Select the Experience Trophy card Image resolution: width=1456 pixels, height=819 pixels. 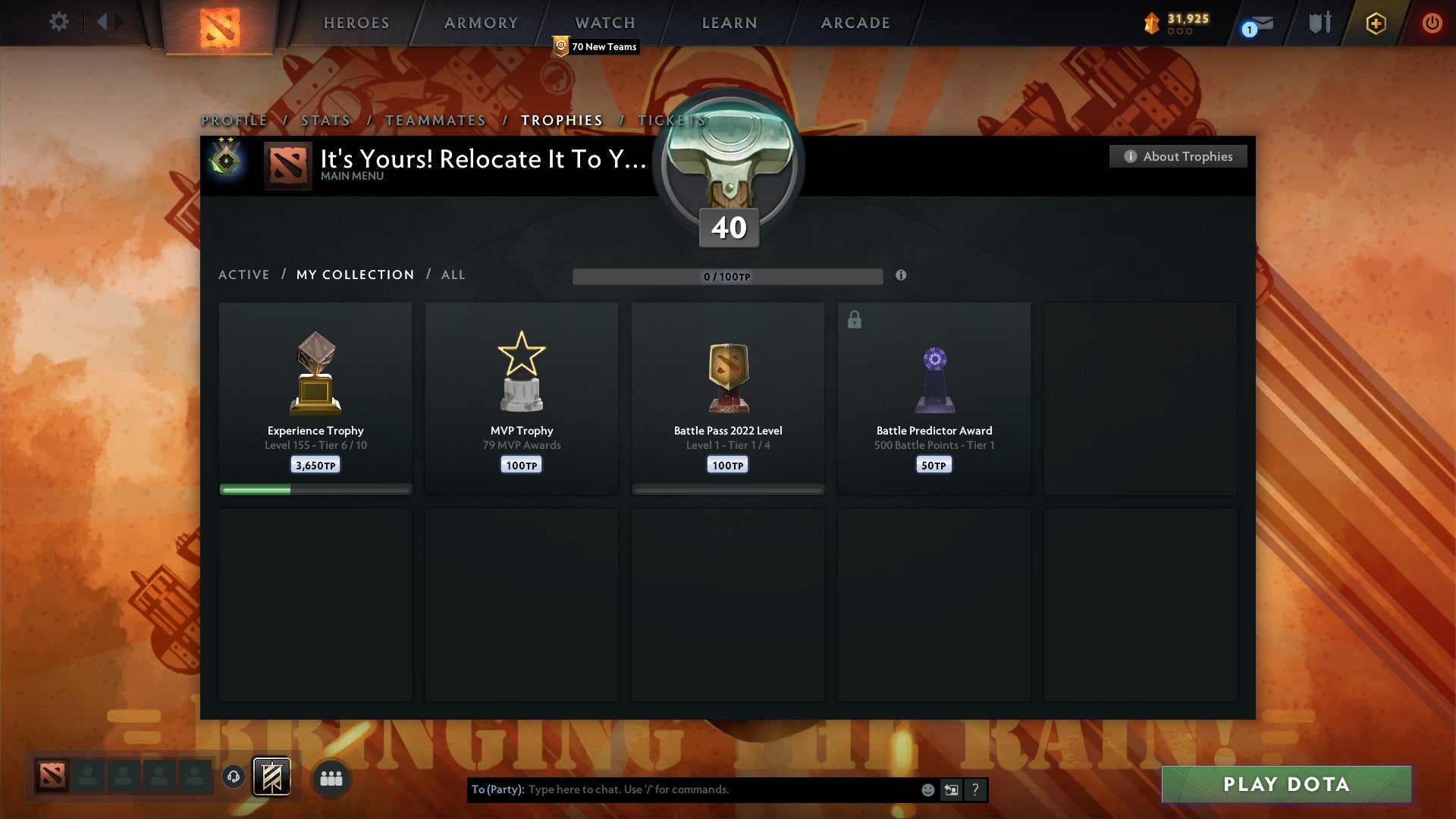(315, 394)
